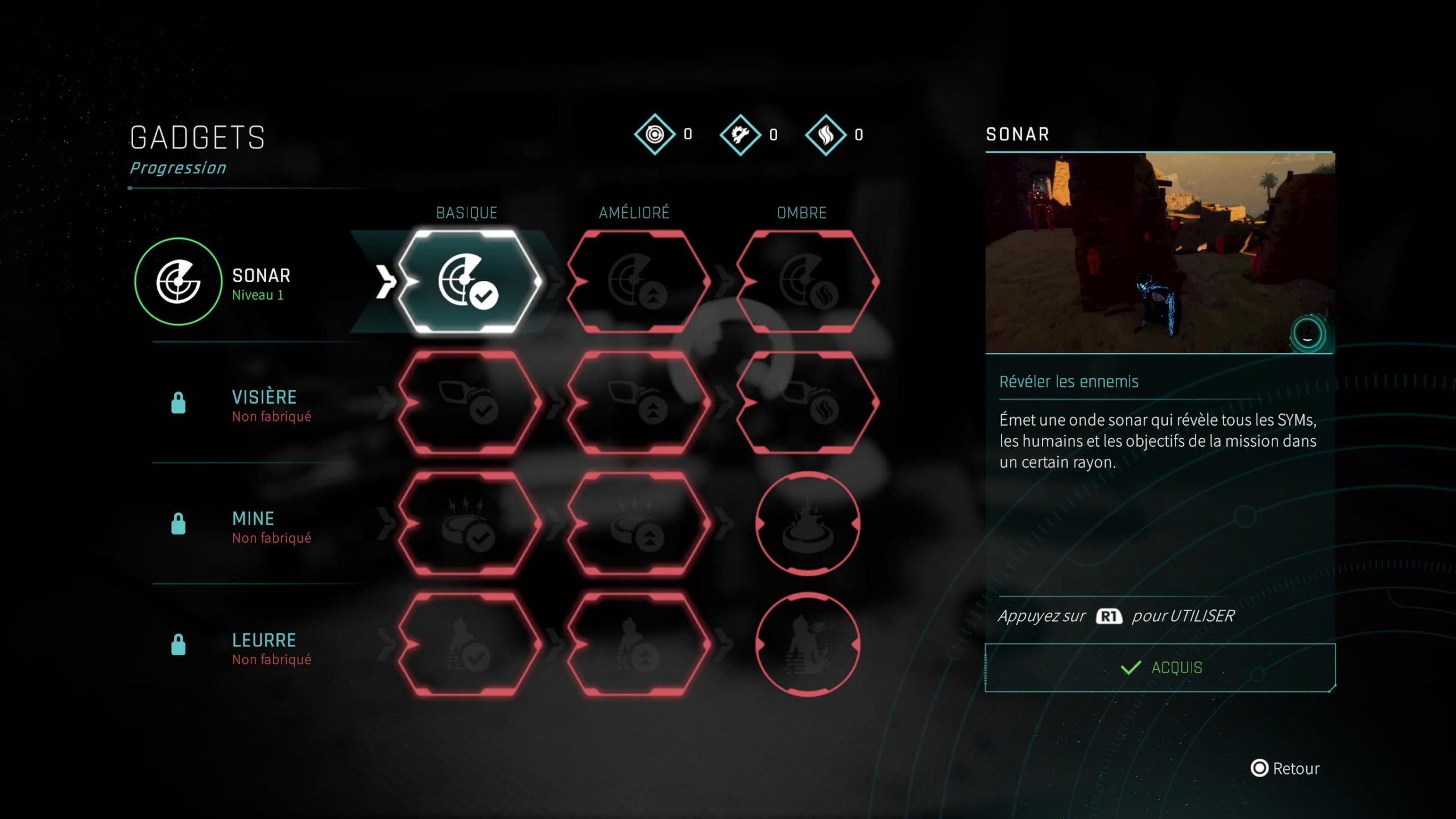Select the Amélioré Sonar upgrade node
1456x819 pixels.
[637, 282]
